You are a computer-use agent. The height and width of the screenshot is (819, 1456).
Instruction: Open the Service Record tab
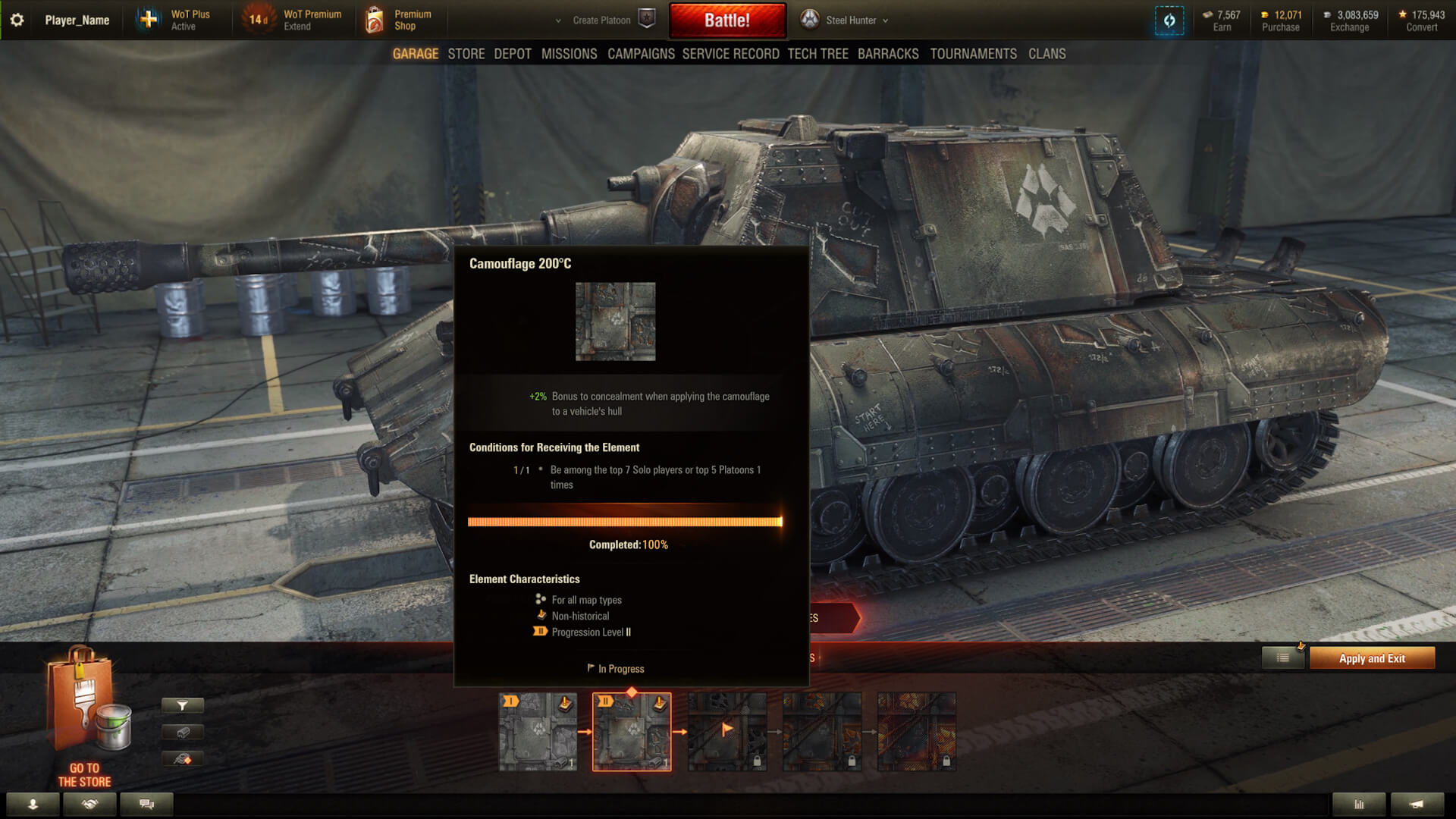(730, 54)
